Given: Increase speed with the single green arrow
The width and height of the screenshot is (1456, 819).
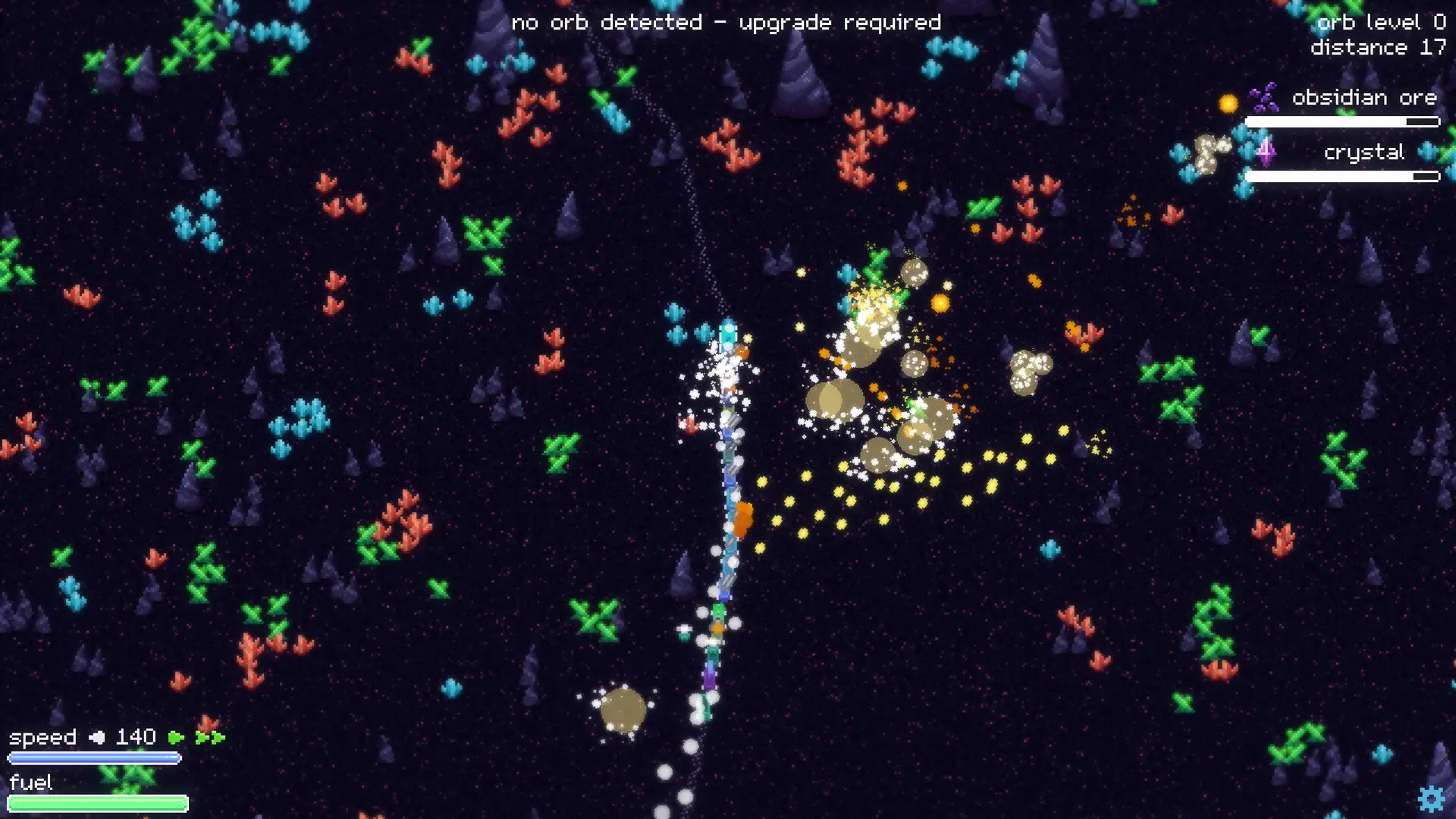Looking at the screenshot, I should coord(176,737).
